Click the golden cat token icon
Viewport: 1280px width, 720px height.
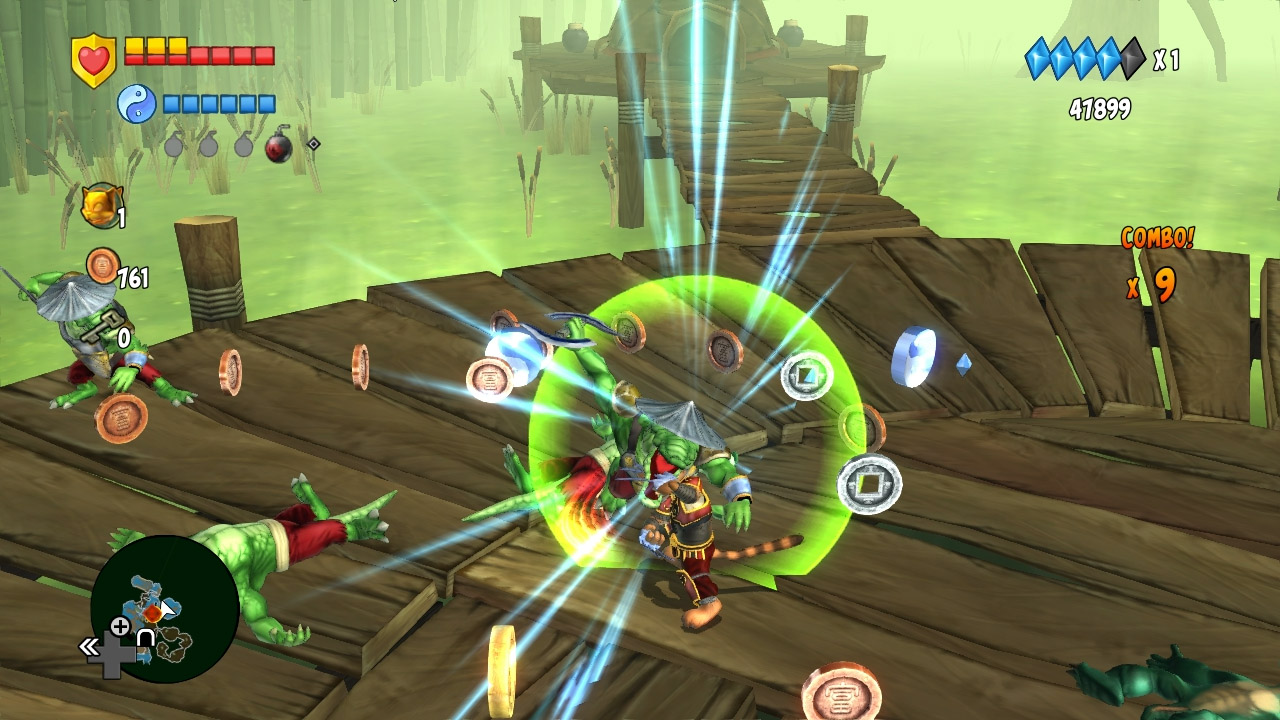tap(100, 205)
